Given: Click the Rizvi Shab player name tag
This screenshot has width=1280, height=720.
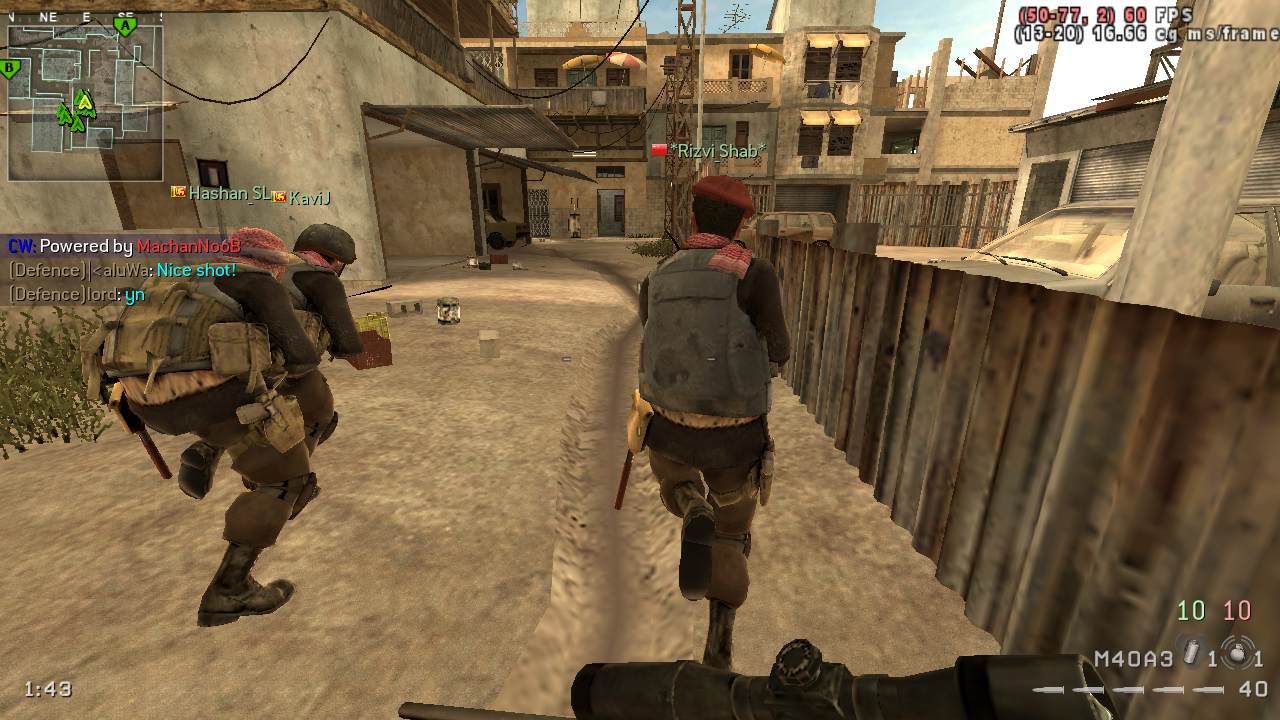Looking at the screenshot, I should tap(718, 151).
